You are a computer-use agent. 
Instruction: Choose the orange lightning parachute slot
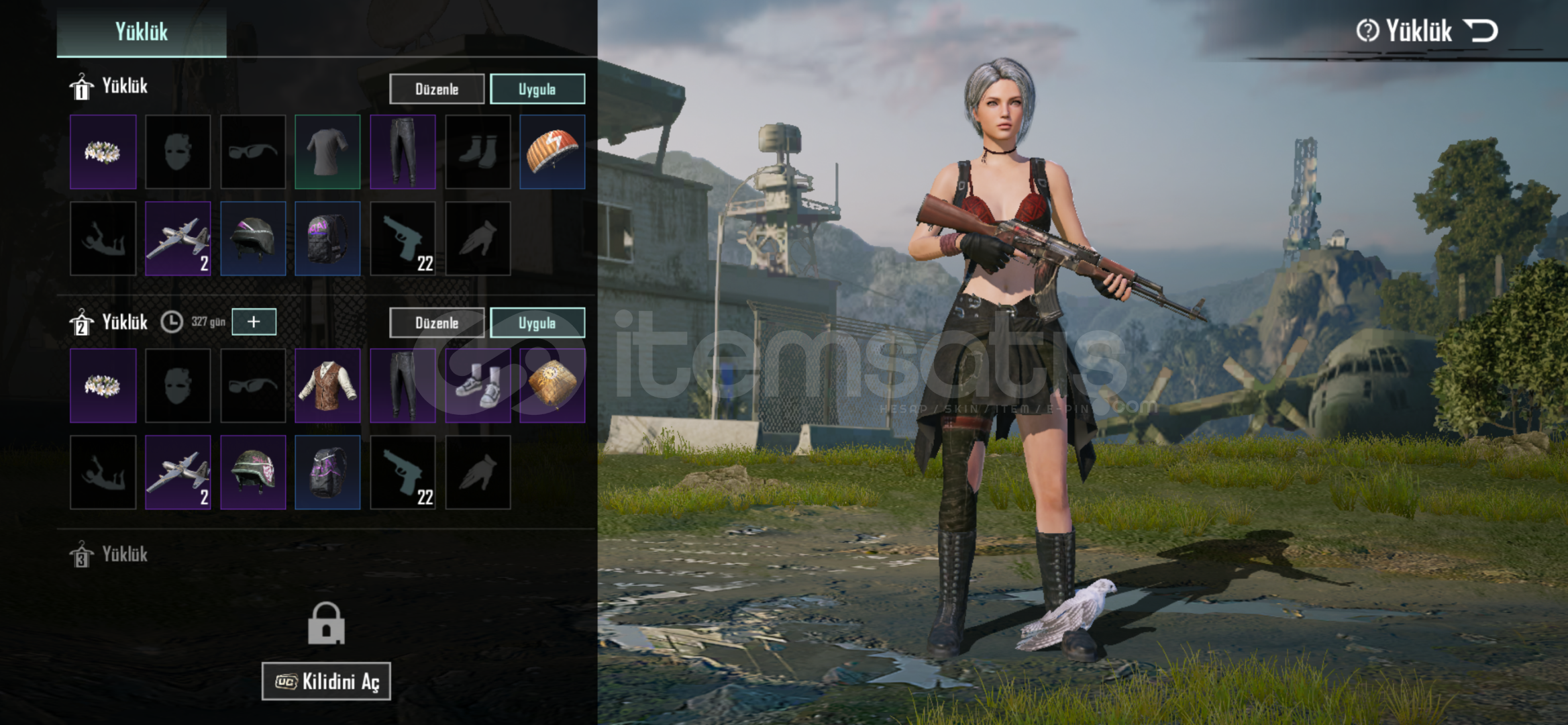click(x=552, y=152)
